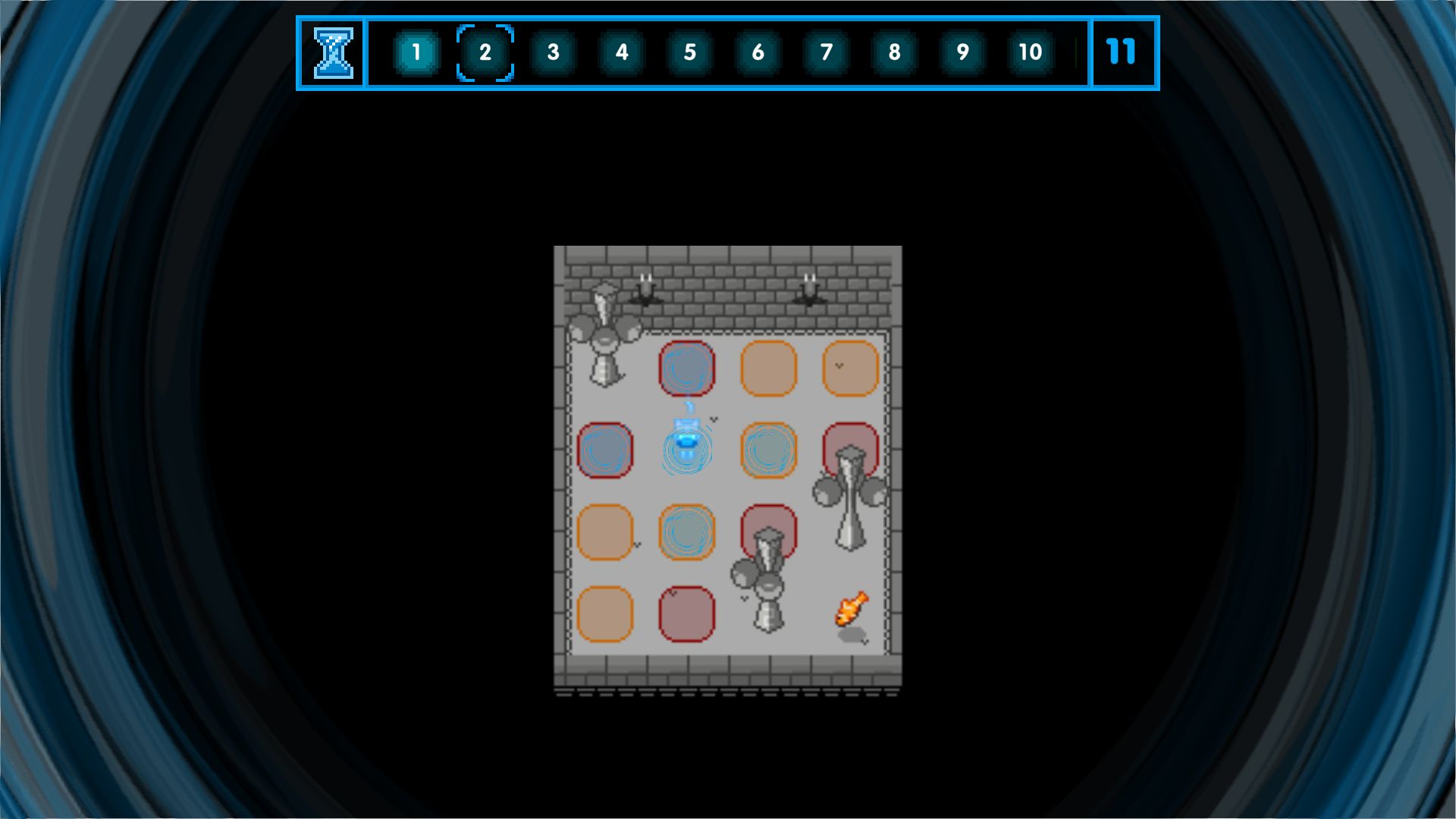
Task: Toggle the watery orange tile beside the player
Action: 767,448
